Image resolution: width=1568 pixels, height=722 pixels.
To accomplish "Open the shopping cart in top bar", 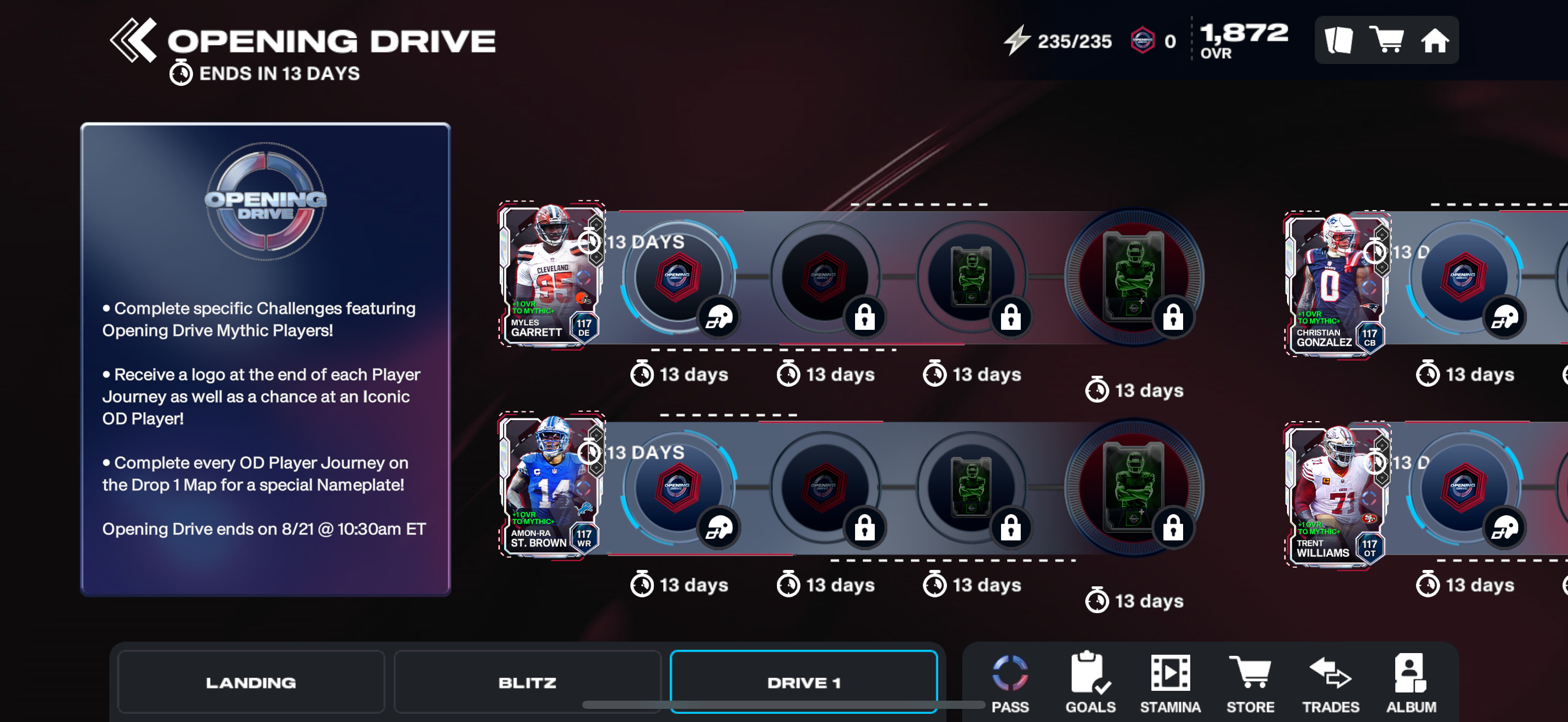I will coord(1386,40).
